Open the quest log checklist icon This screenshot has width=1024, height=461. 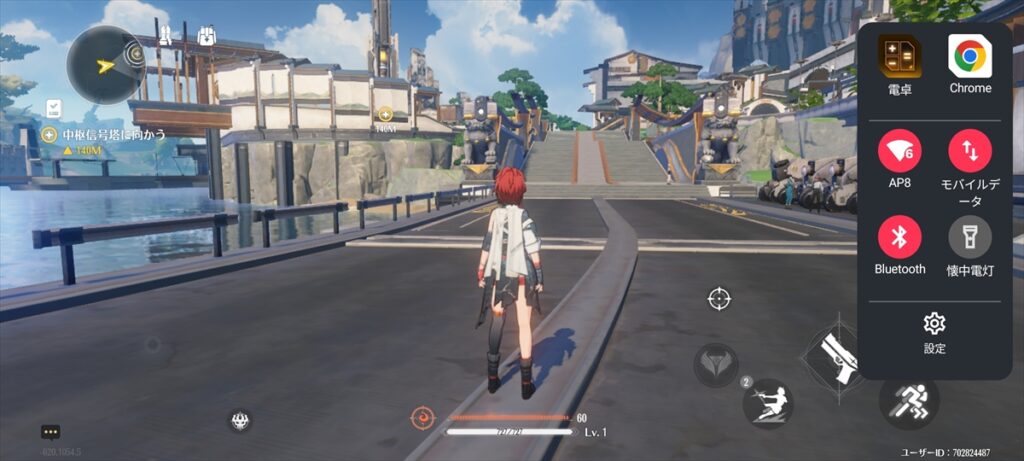[x=56, y=107]
